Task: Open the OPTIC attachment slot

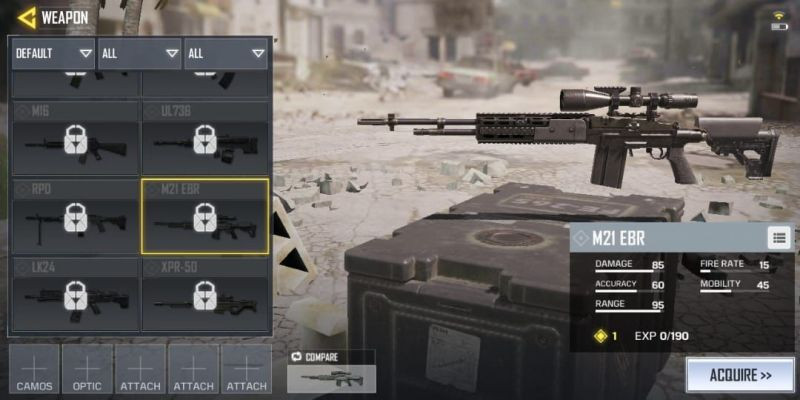Action: click(x=88, y=370)
